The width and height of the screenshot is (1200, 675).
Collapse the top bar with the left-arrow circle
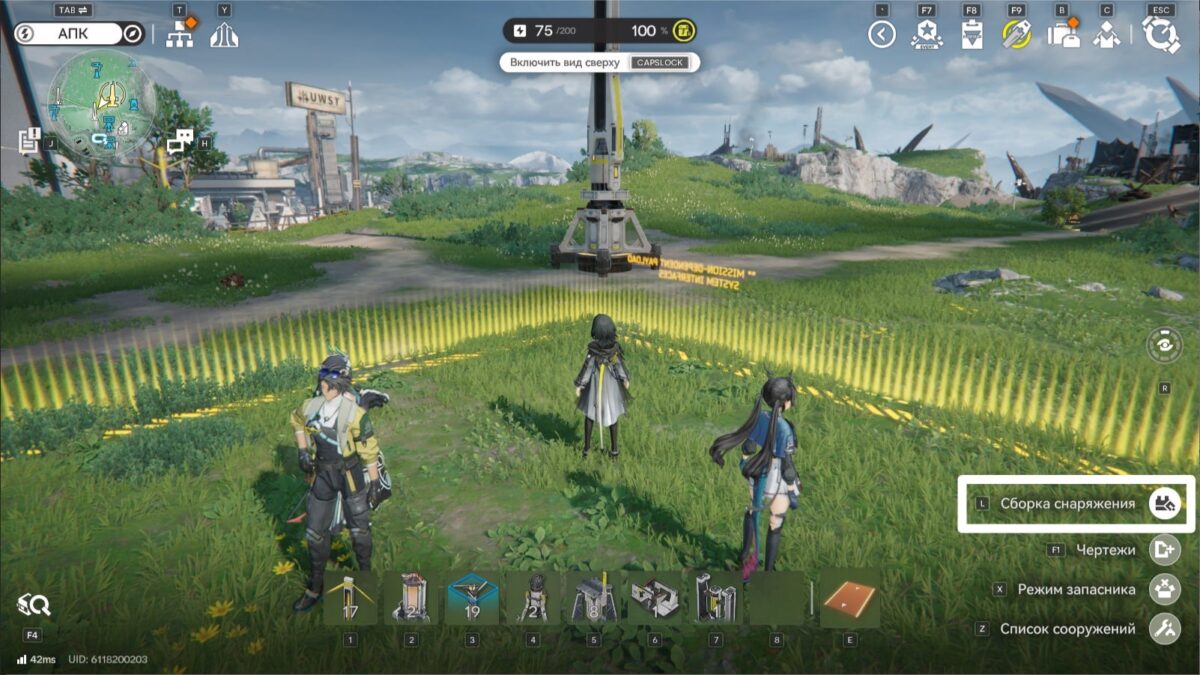point(881,35)
